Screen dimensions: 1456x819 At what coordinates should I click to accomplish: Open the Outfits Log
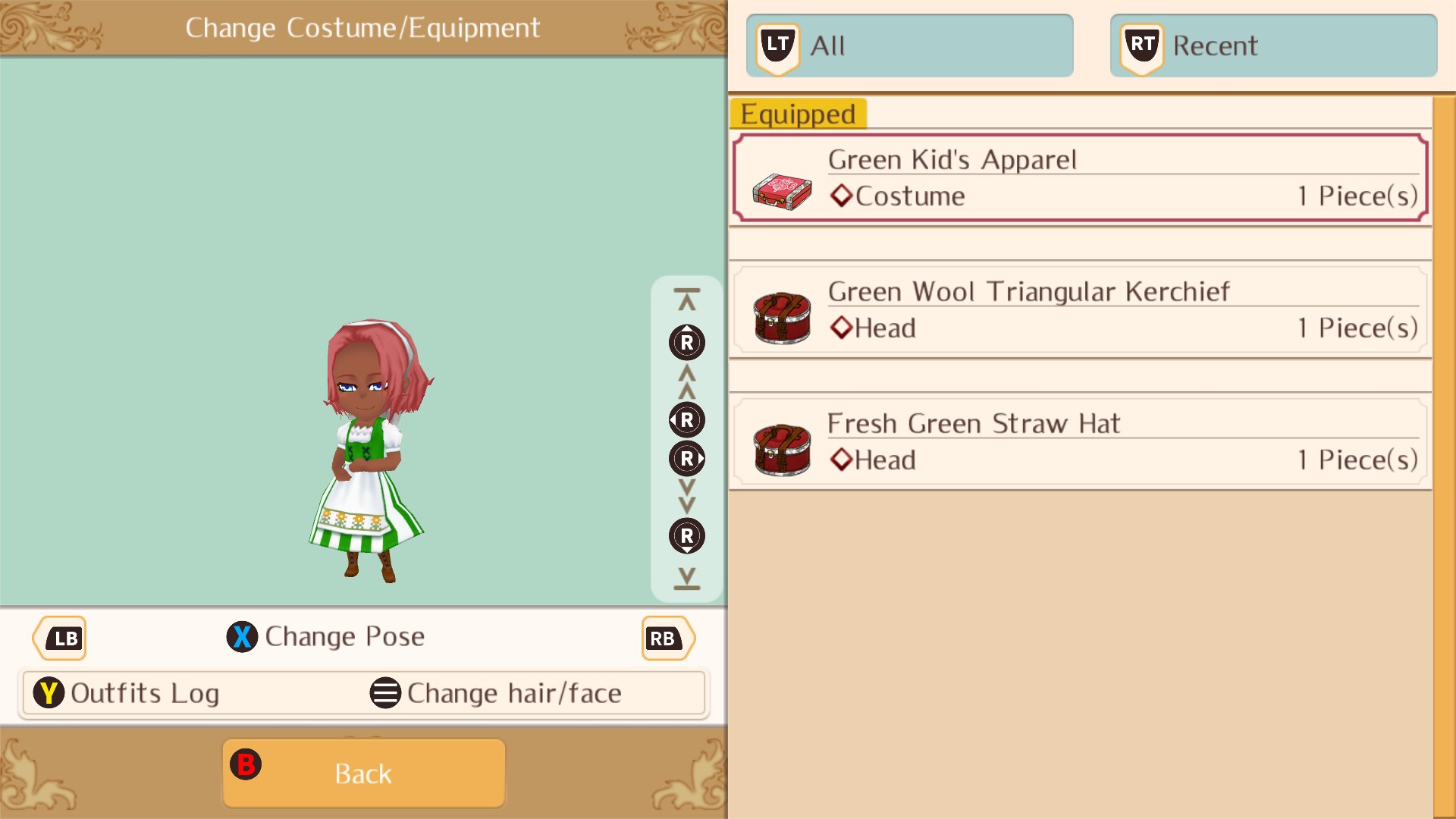pyautogui.click(x=144, y=692)
